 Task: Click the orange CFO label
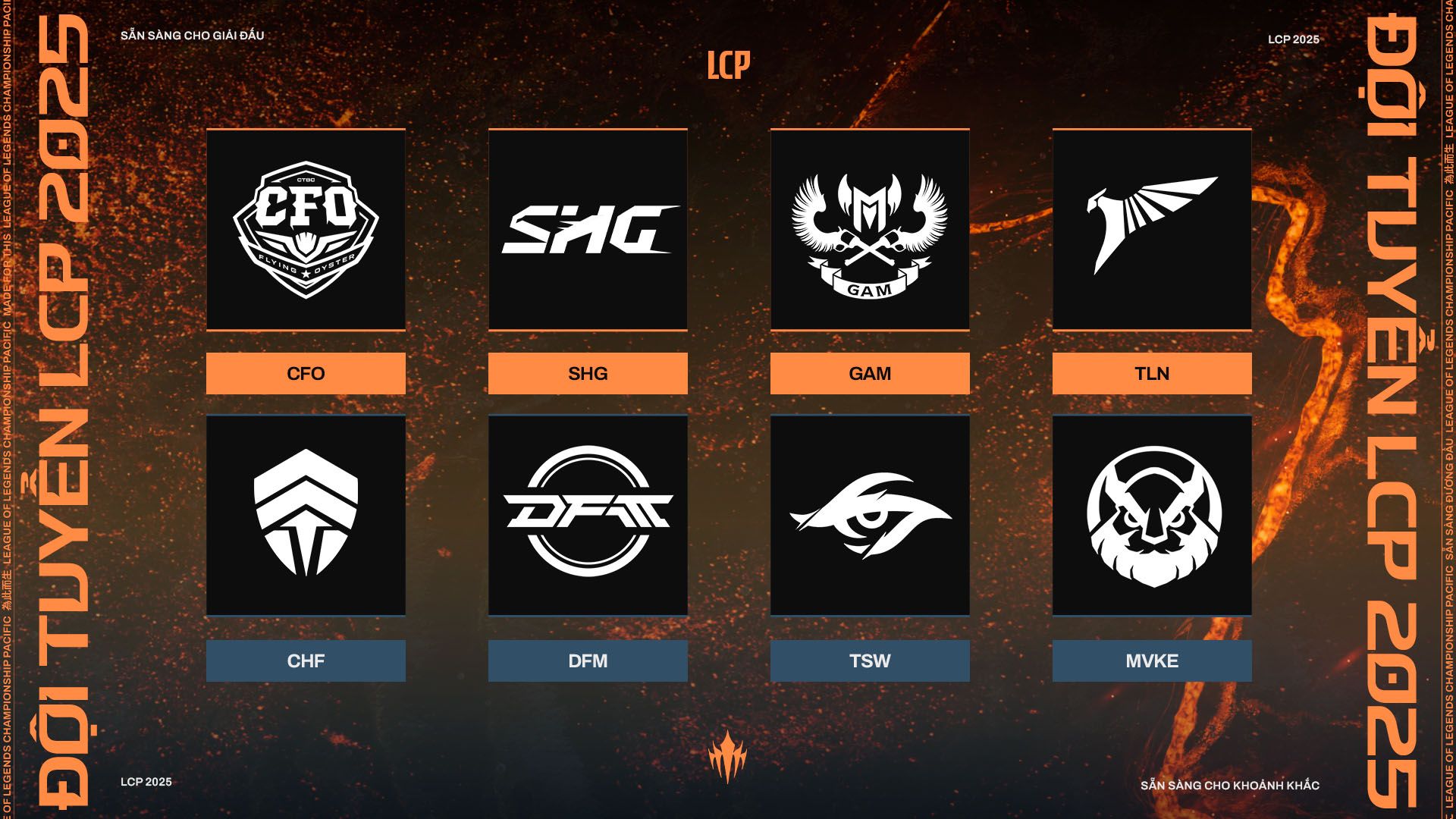point(306,373)
